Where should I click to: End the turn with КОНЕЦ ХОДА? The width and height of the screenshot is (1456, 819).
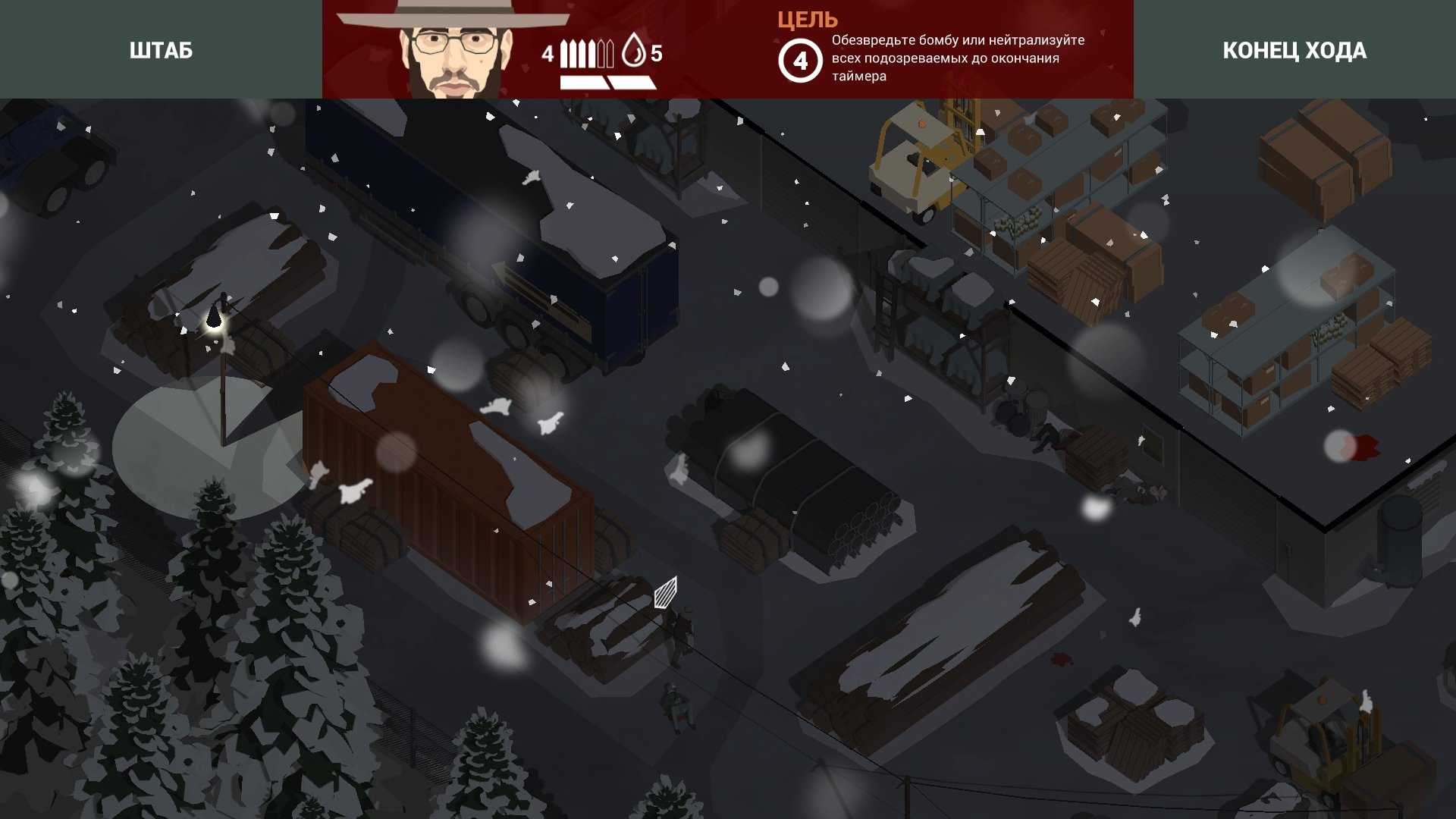click(1294, 50)
